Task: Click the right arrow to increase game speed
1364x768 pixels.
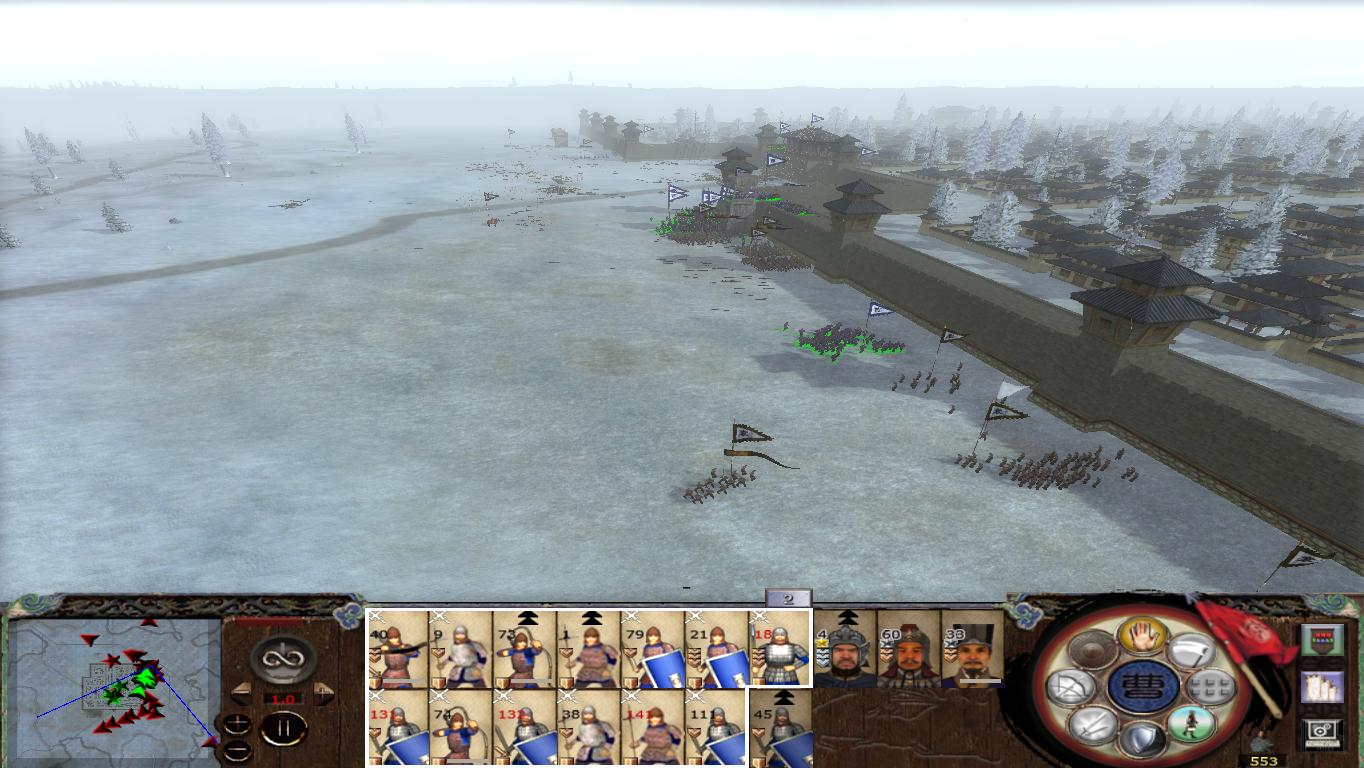Action: point(323,692)
